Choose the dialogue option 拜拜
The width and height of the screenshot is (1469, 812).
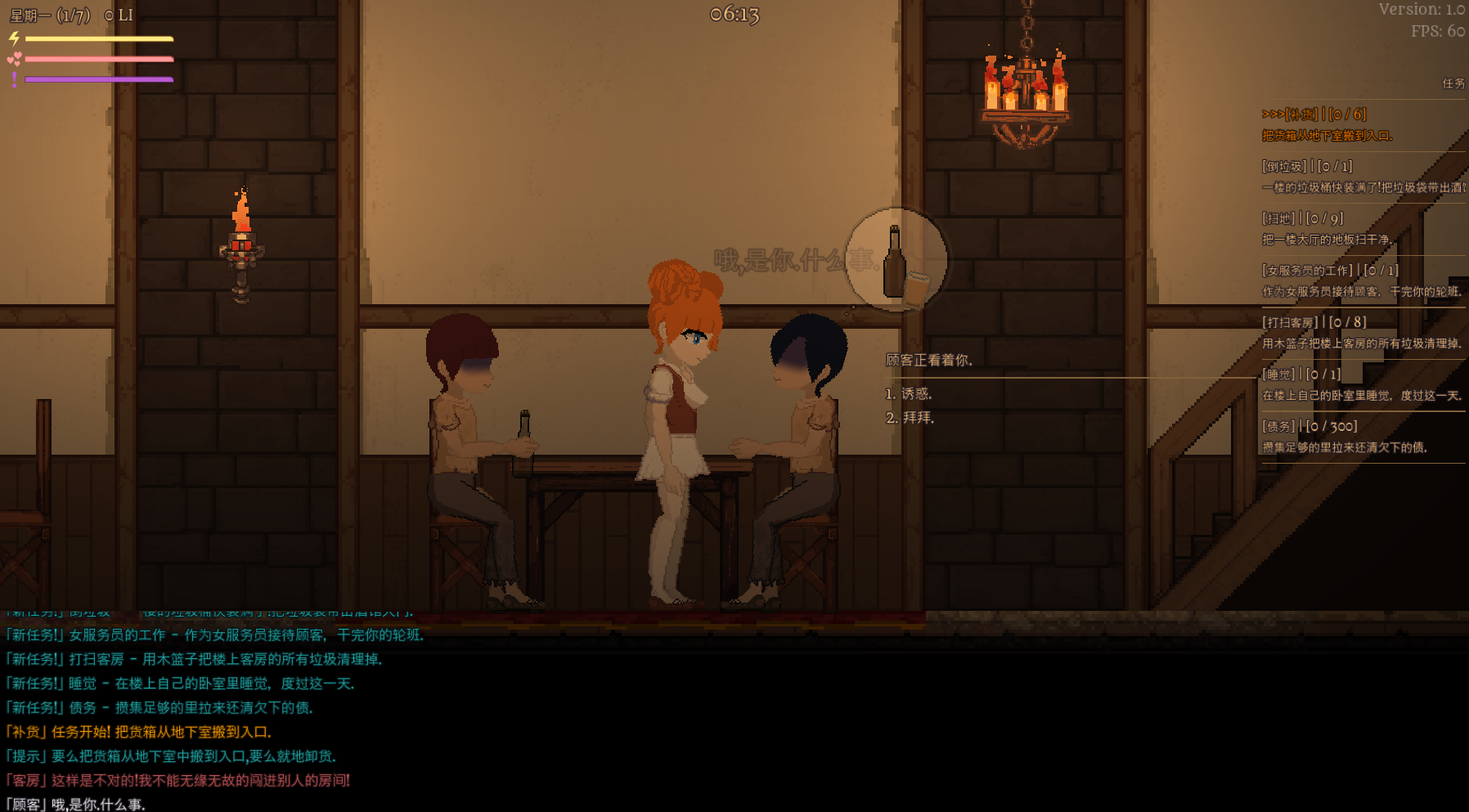pos(910,418)
